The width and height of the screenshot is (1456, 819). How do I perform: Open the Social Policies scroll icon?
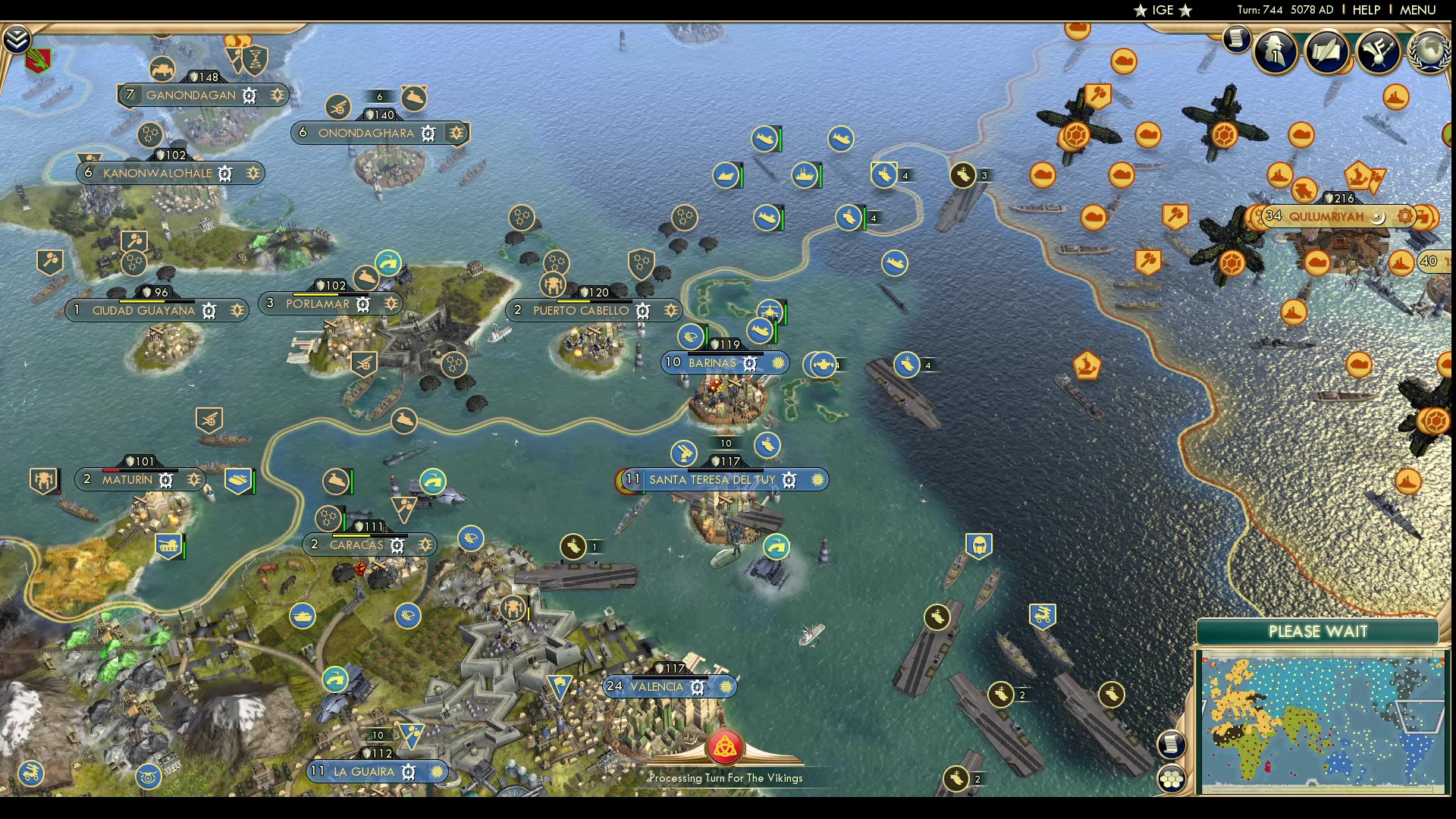pyautogui.click(x=1328, y=52)
